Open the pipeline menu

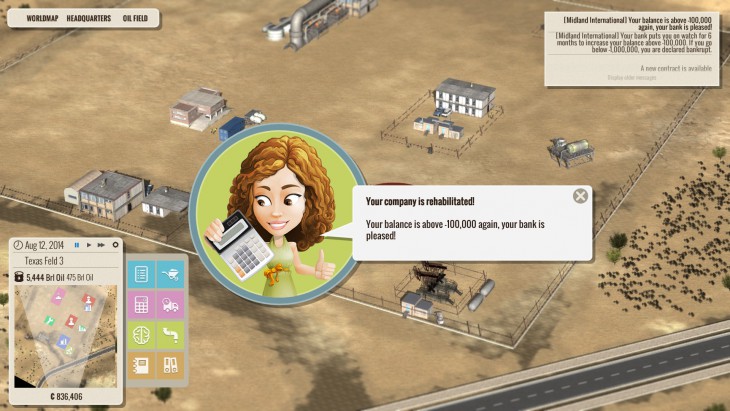171,335
